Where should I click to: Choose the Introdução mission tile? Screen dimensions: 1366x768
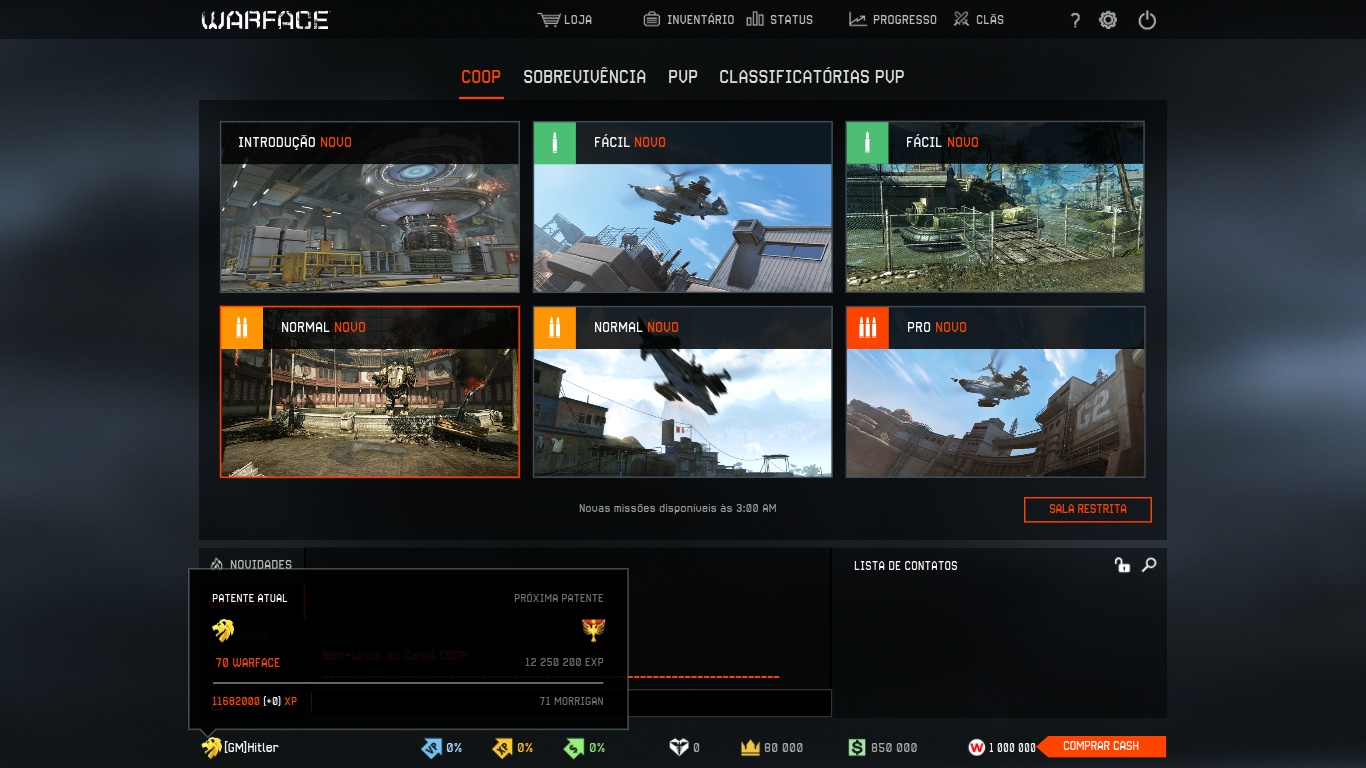point(370,207)
